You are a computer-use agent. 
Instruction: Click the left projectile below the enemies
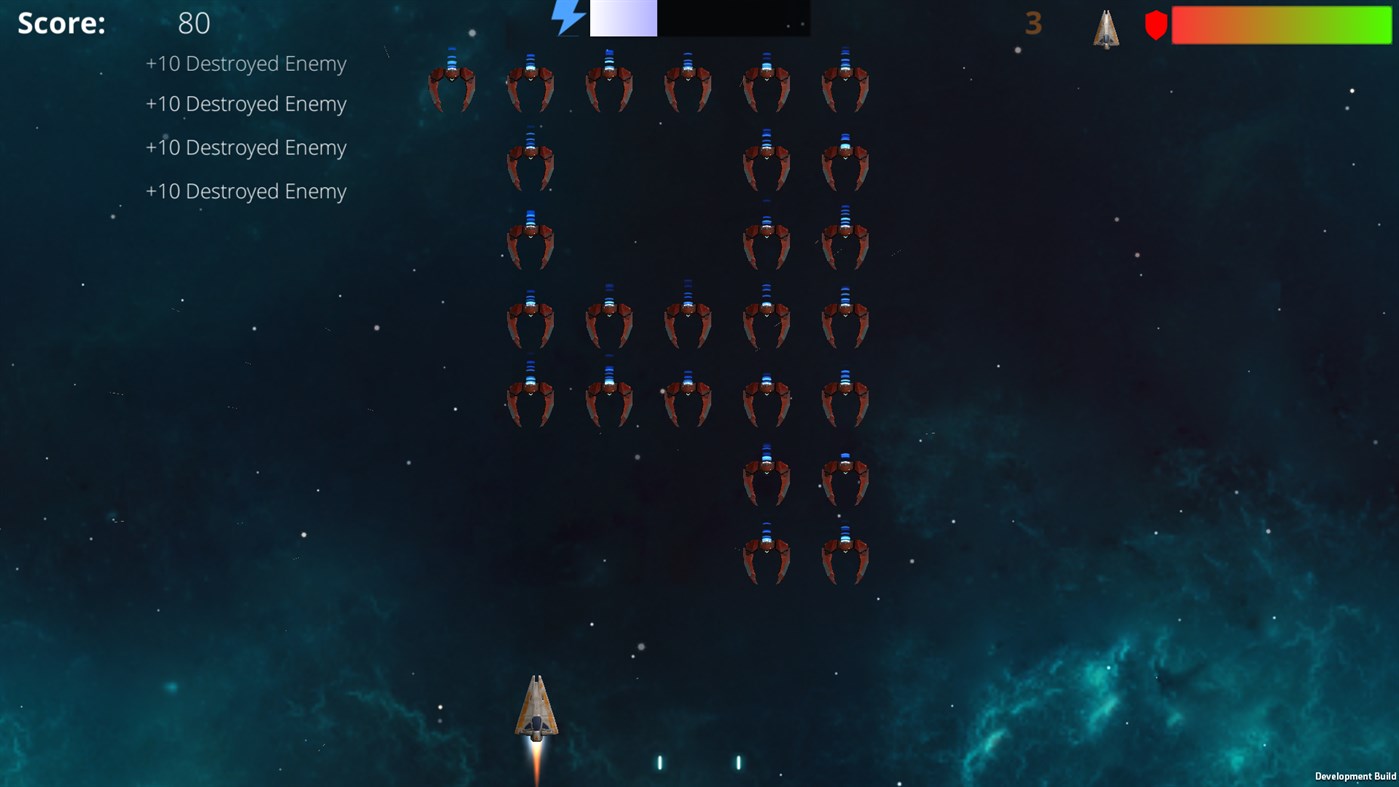click(658, 761)
